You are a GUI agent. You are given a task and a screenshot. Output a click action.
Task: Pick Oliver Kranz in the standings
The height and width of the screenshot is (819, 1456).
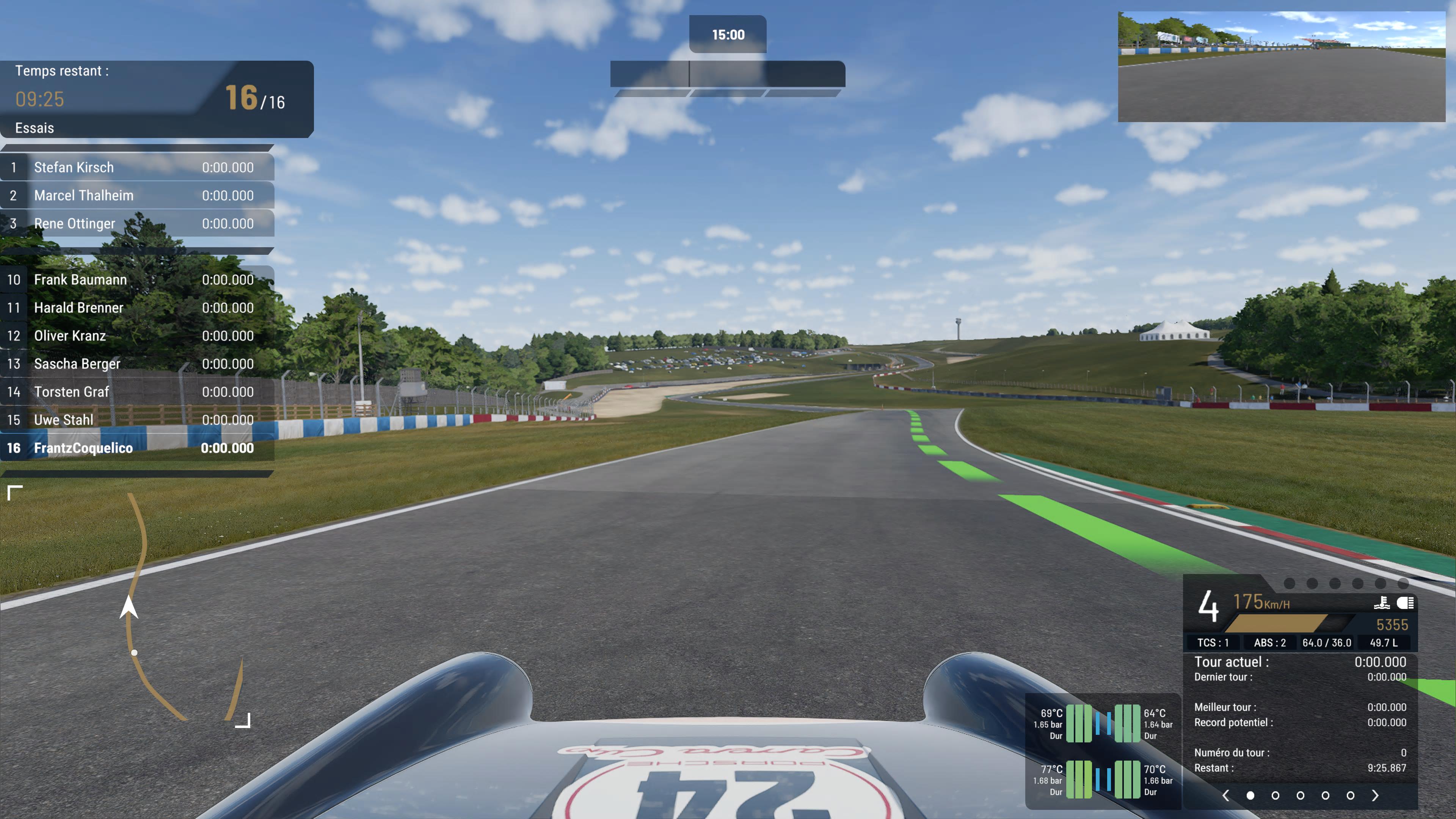point(137,336)
